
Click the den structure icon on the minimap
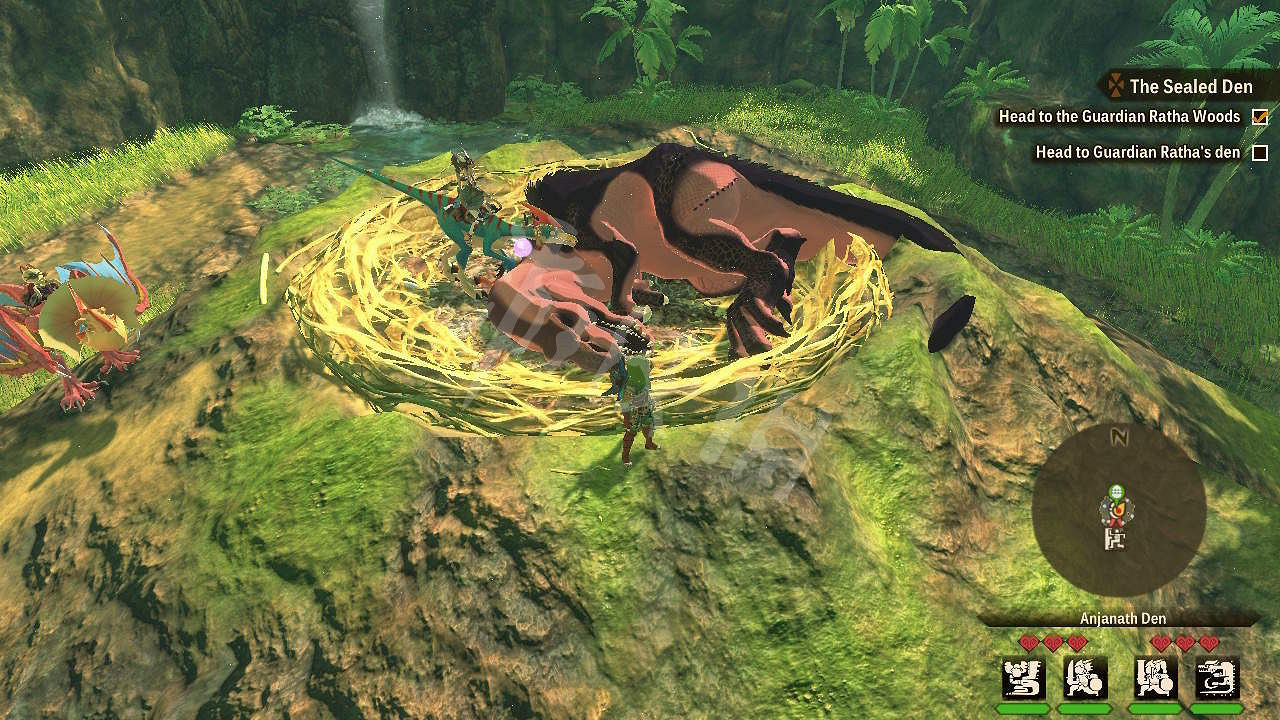[1115, 540]
